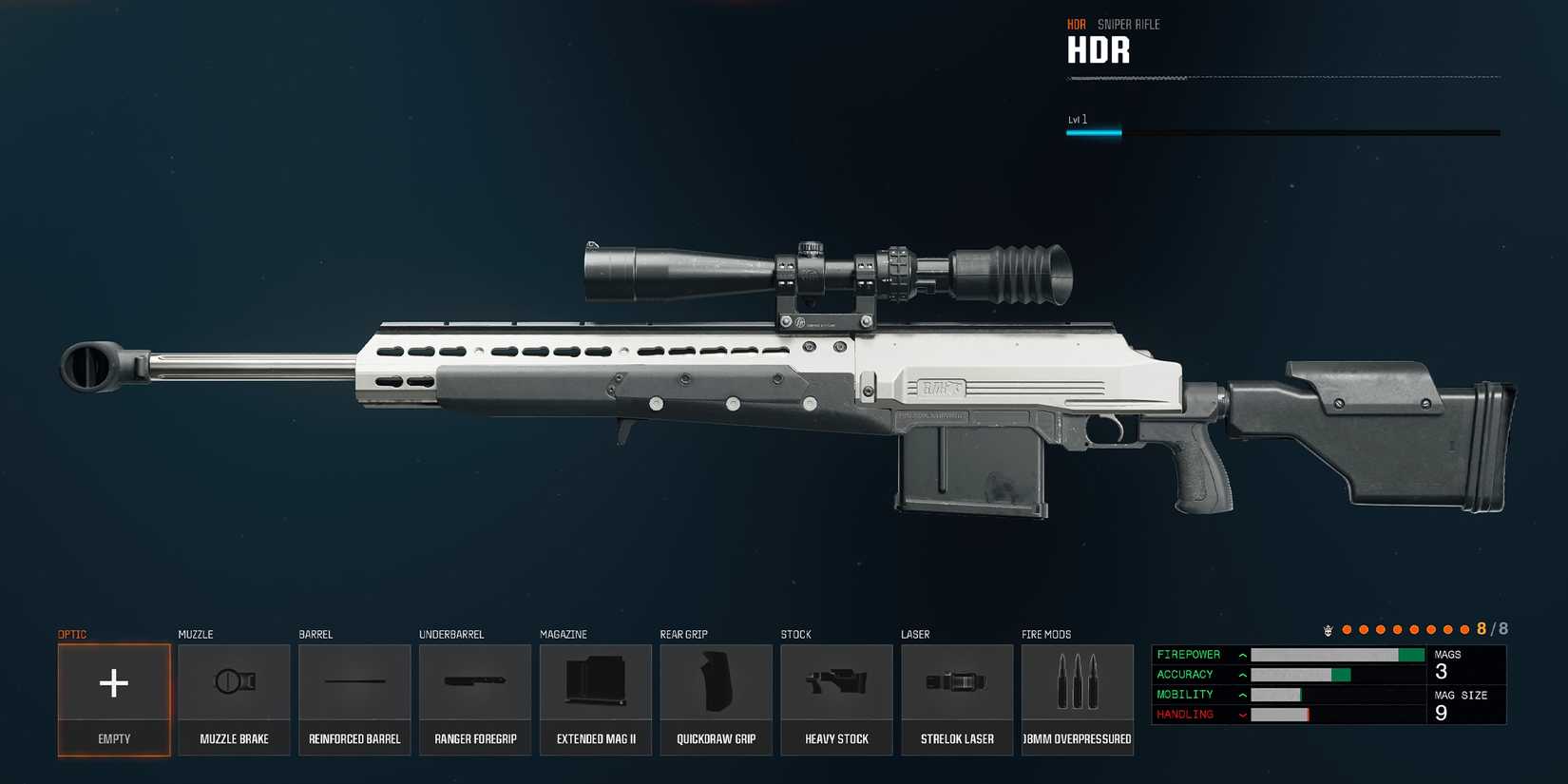This screenshot has height=784, width=1568.
Task: Click the plus in the empty Optic slot
Action: [x=113, y=682]
